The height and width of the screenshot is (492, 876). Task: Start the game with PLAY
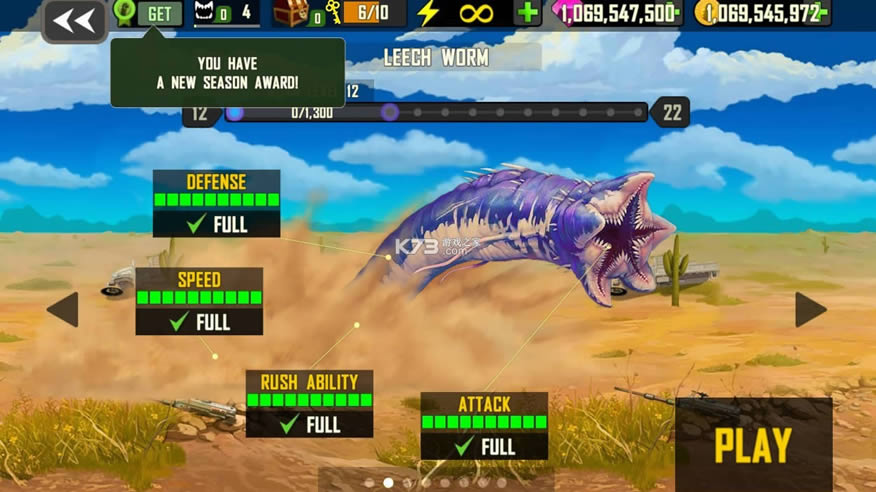[x=753, y=446]
